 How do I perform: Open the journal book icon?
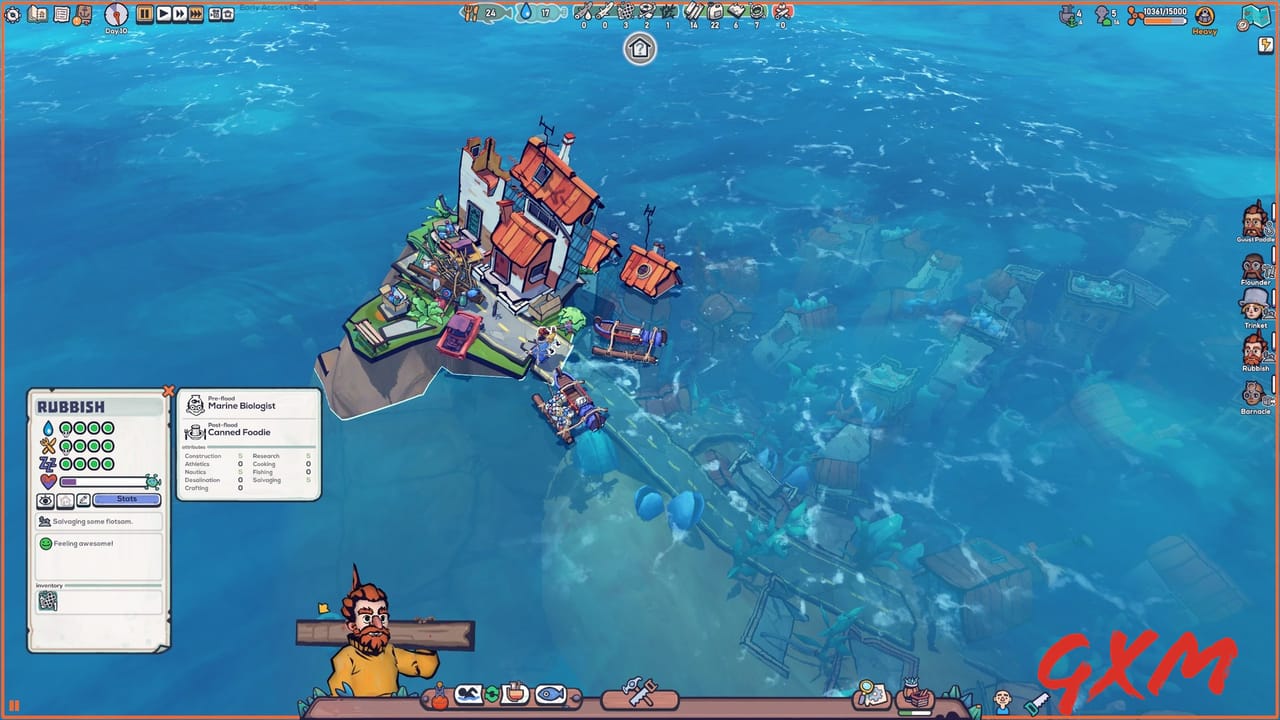point(37,15)
